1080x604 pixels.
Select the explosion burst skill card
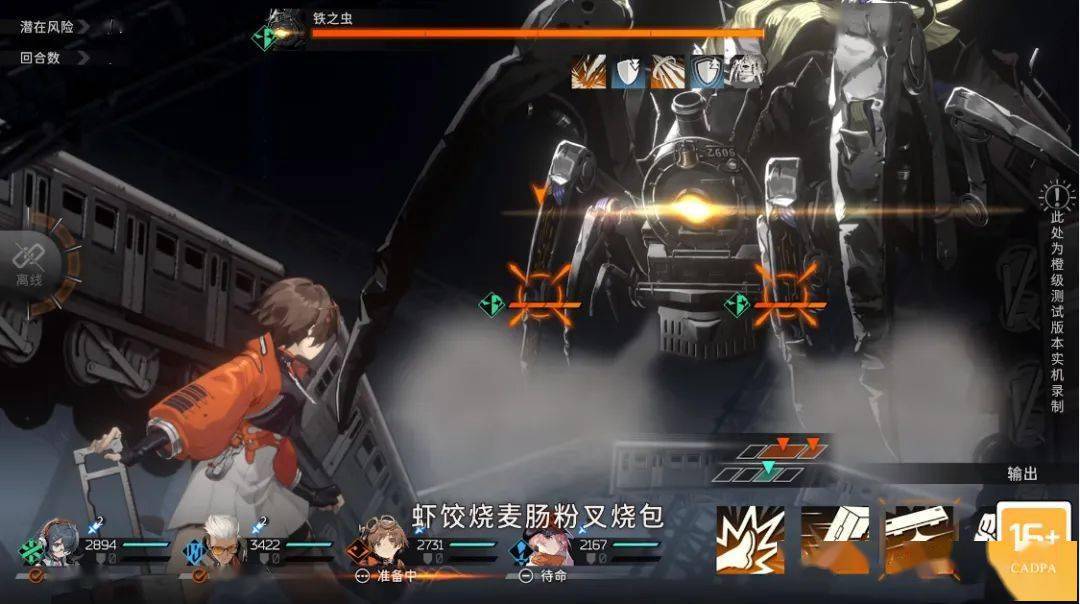point(751,541)
